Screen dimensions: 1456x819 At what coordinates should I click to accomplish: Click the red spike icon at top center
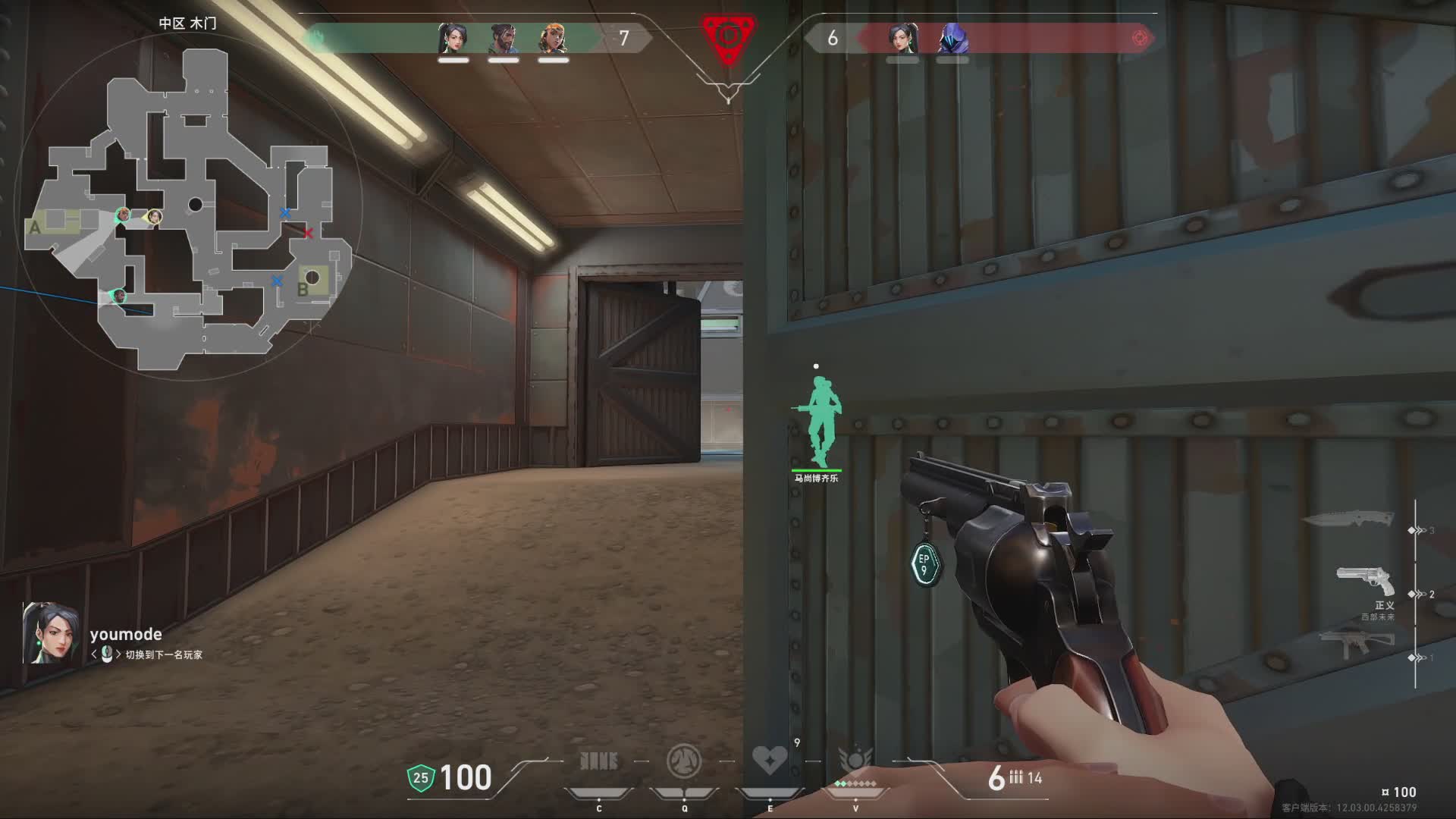tap(728, 38)
